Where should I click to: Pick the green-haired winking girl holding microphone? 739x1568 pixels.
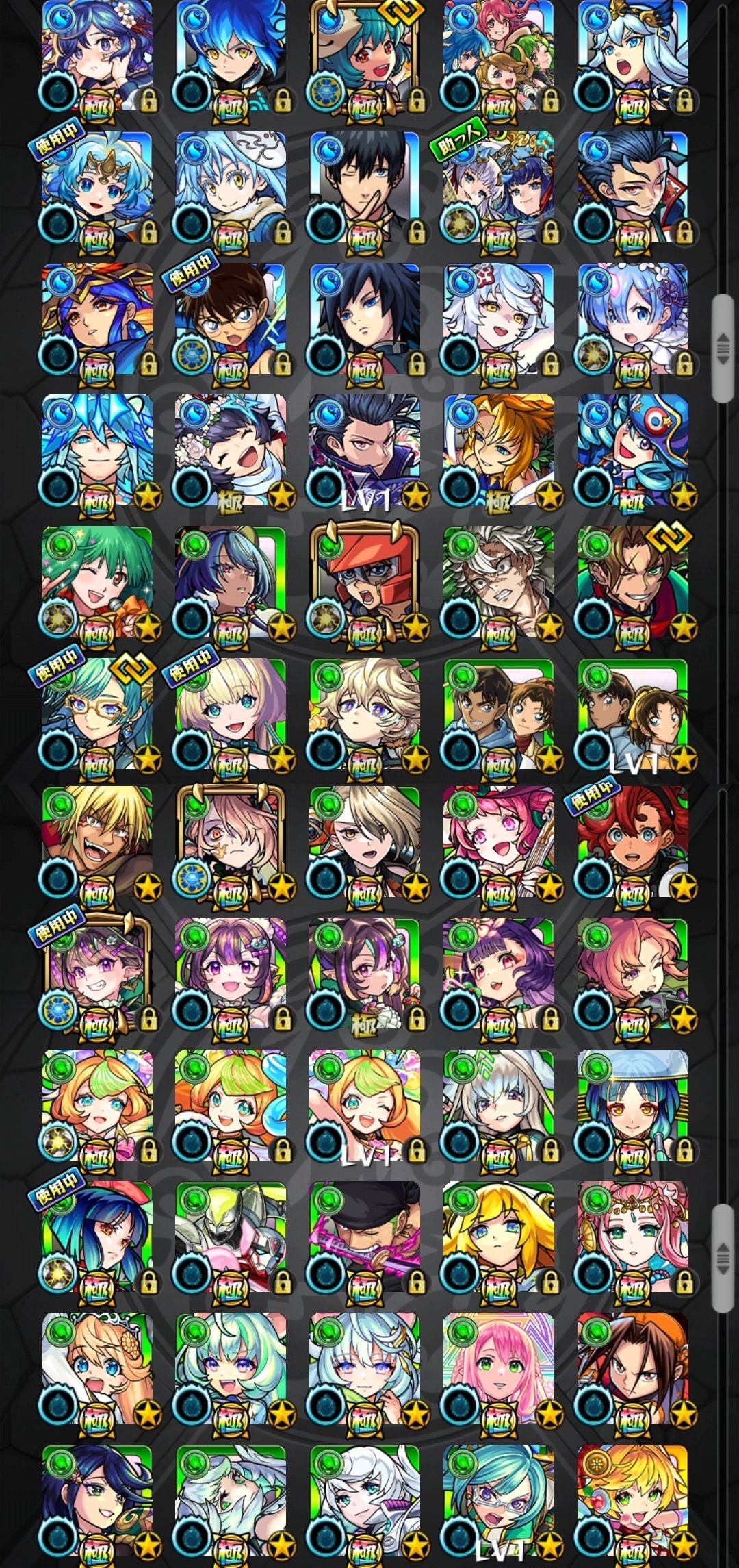pos(96,583)
